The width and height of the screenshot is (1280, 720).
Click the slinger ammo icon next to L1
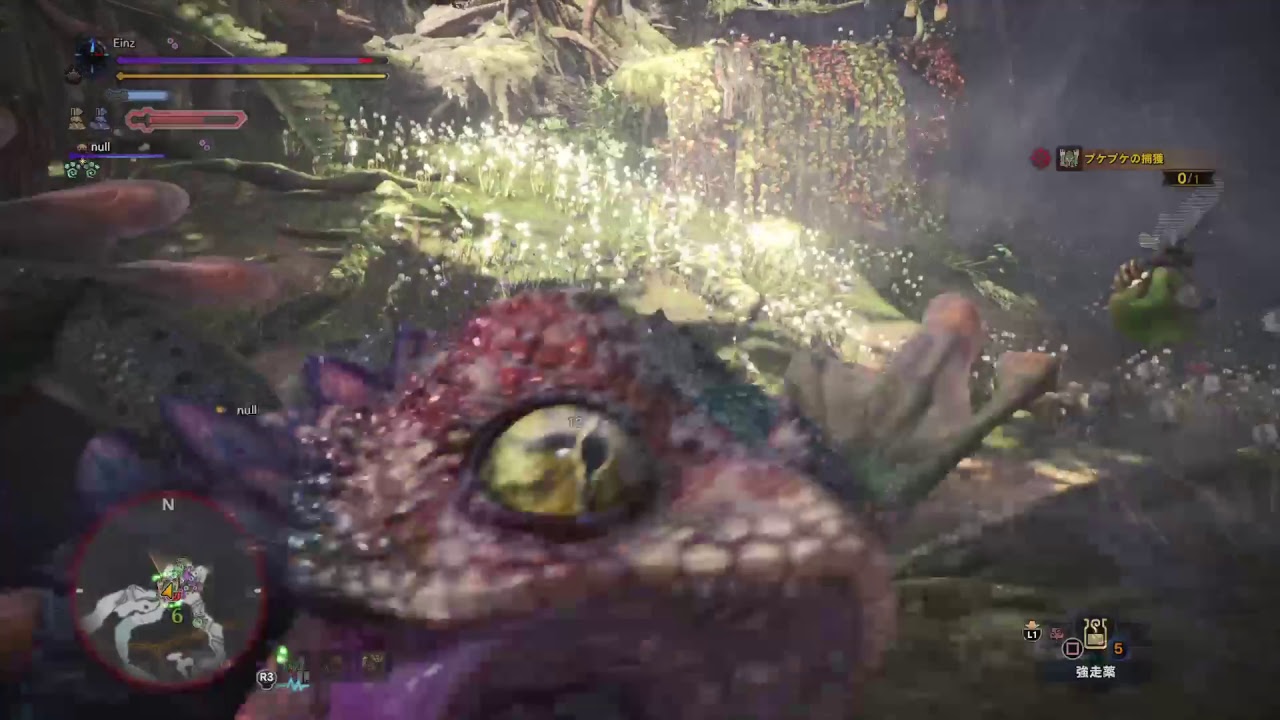[1057, 633]
